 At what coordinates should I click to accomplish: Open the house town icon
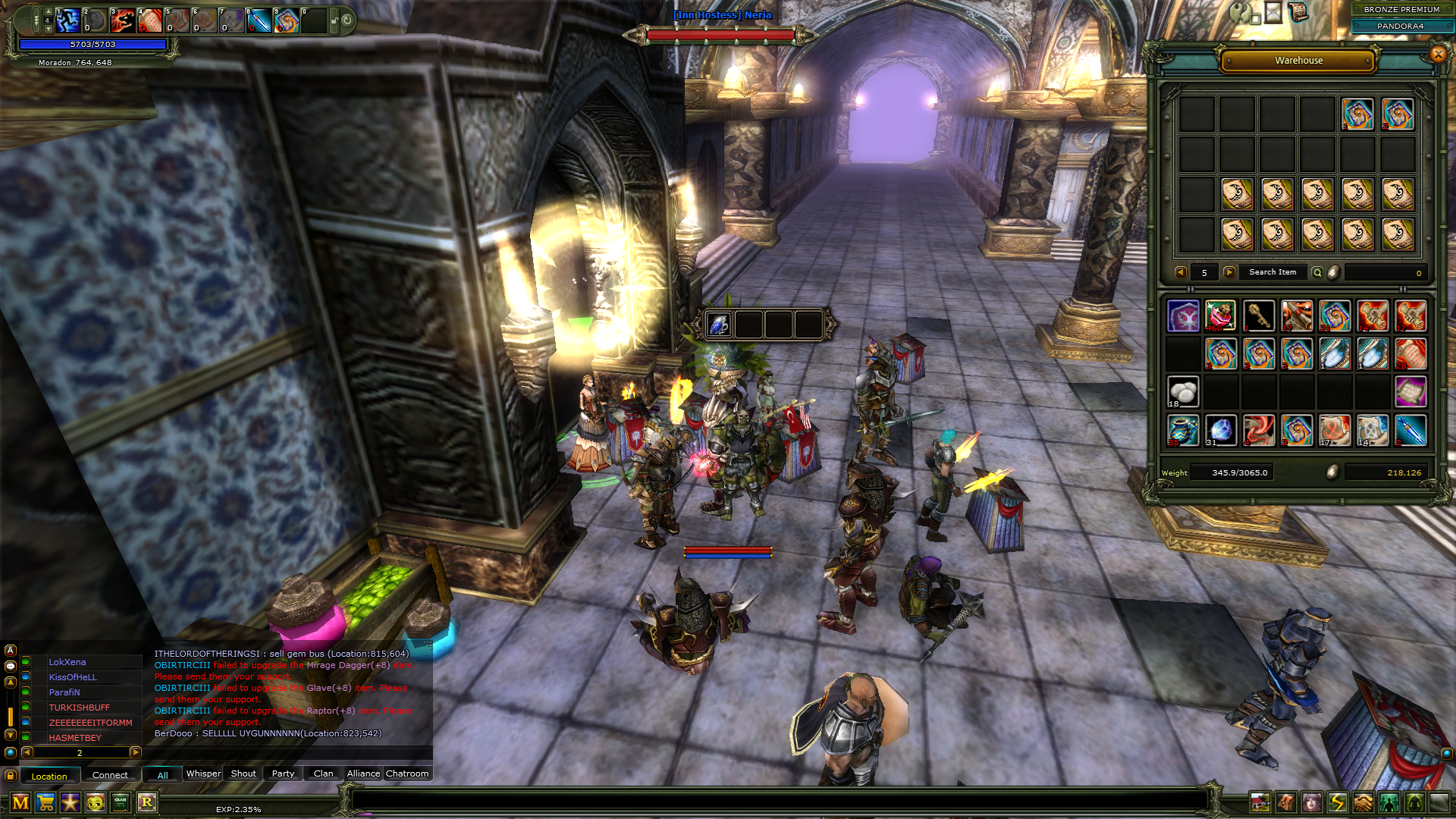click(1260, 801)
